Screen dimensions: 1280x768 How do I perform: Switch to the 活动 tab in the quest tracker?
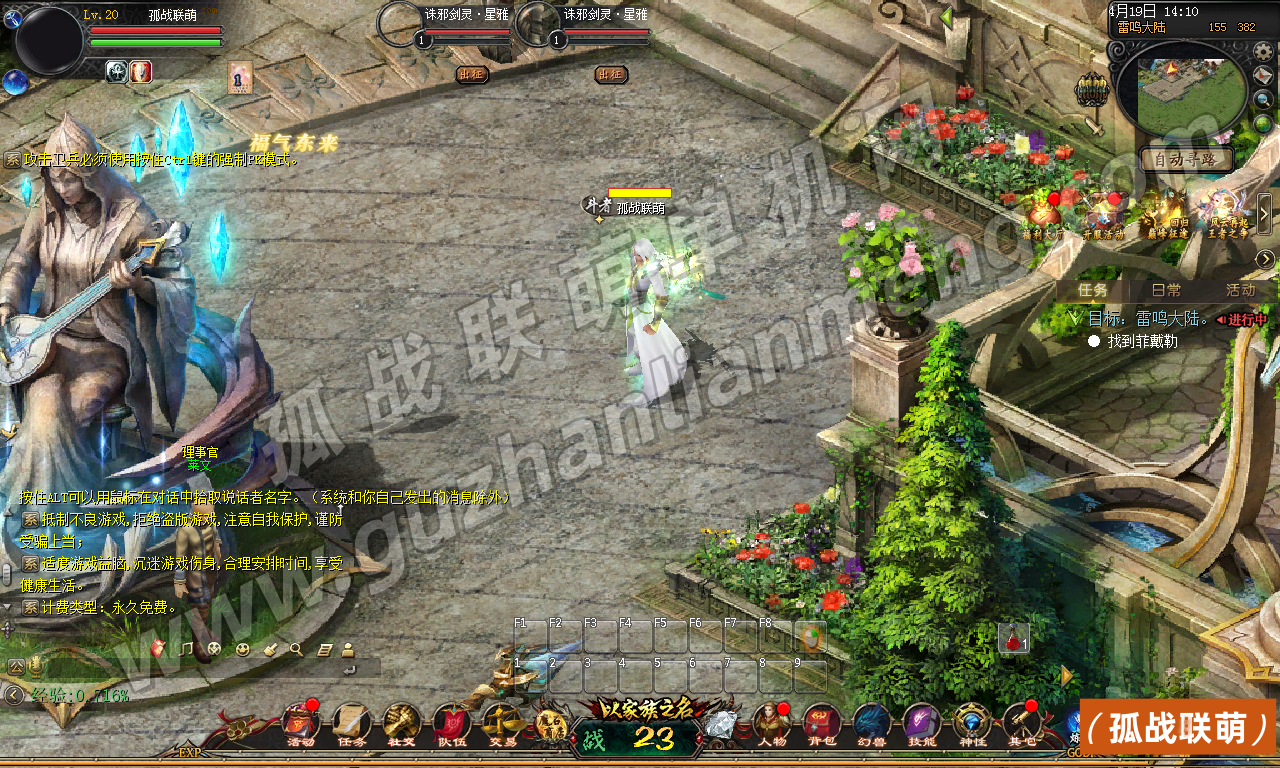[x=1240, y=290]
